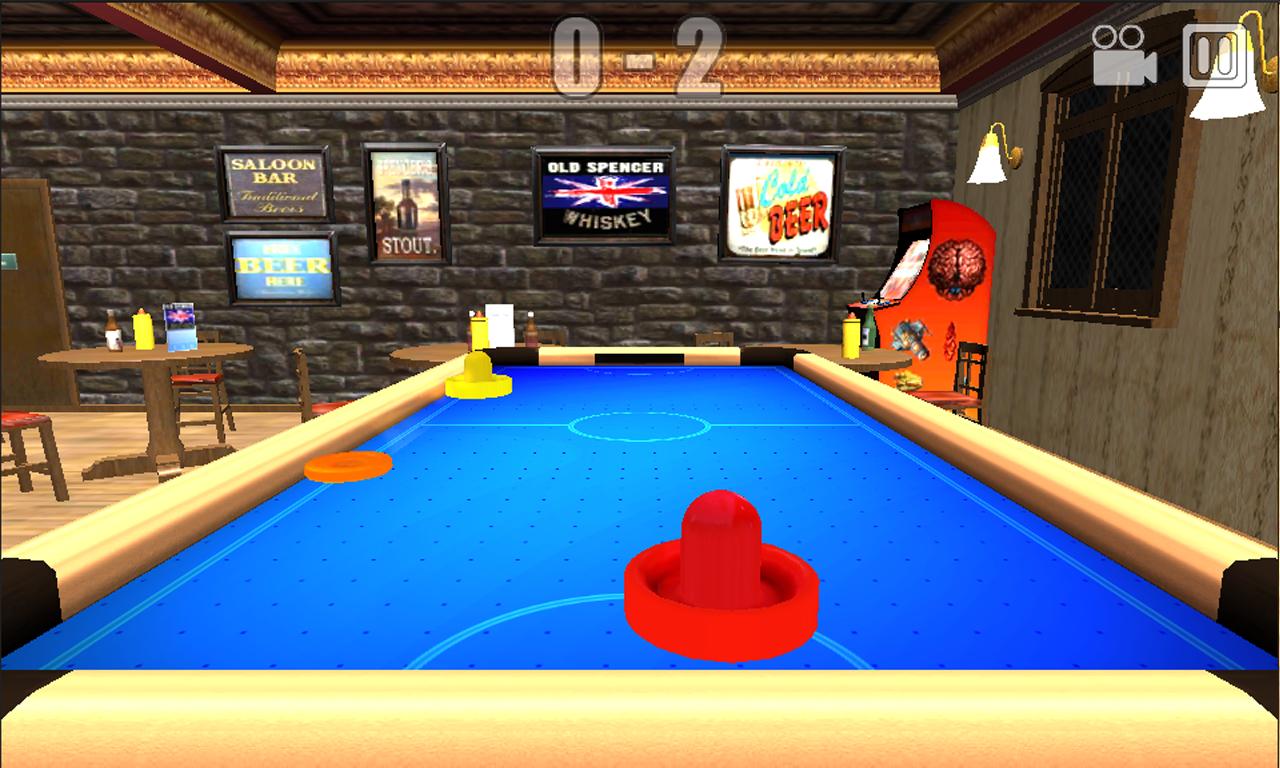
Task: Click the orange puck on the table
Action: click(x=347, y=466)
